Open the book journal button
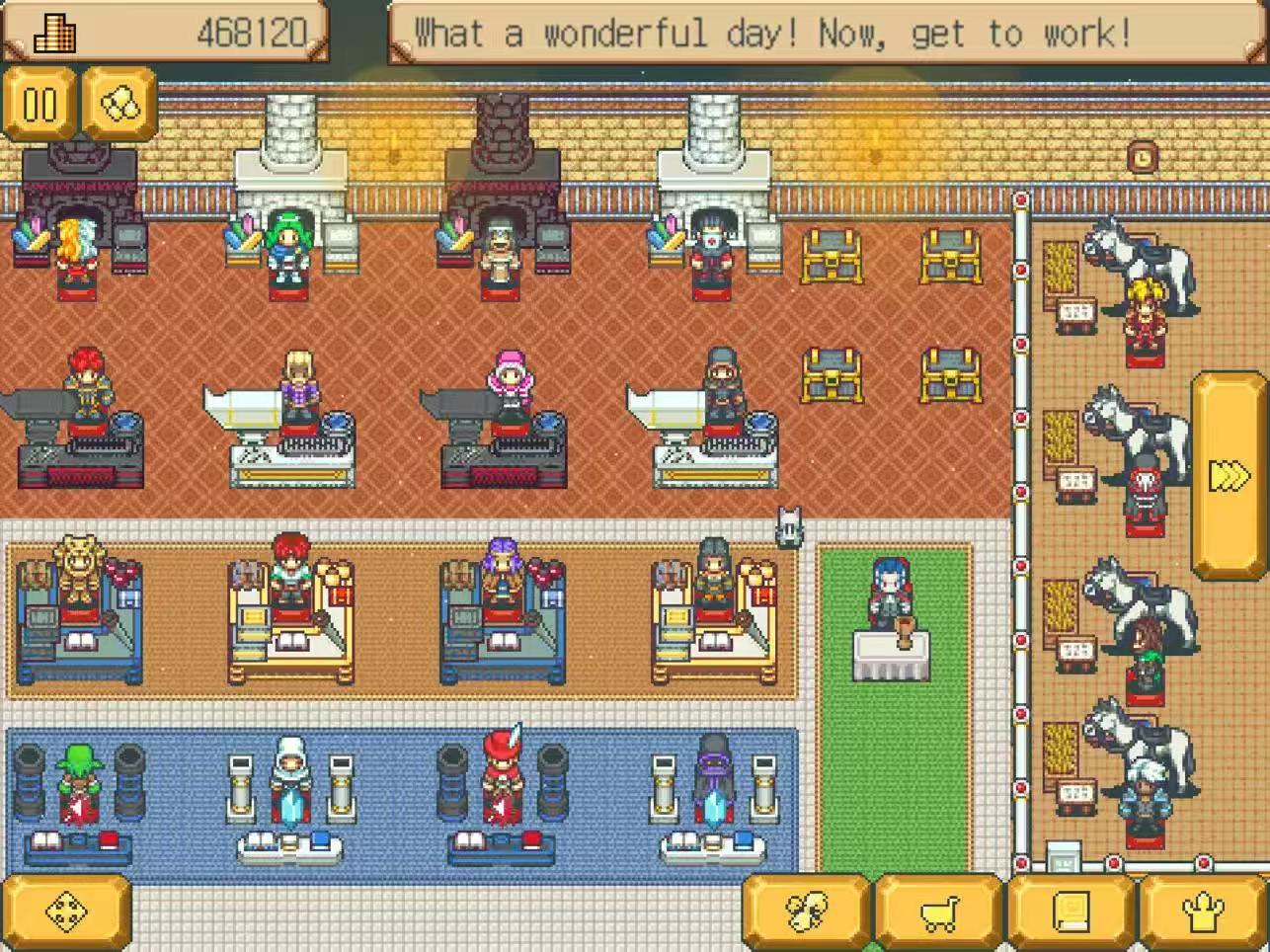 (x=1071, y=913)
